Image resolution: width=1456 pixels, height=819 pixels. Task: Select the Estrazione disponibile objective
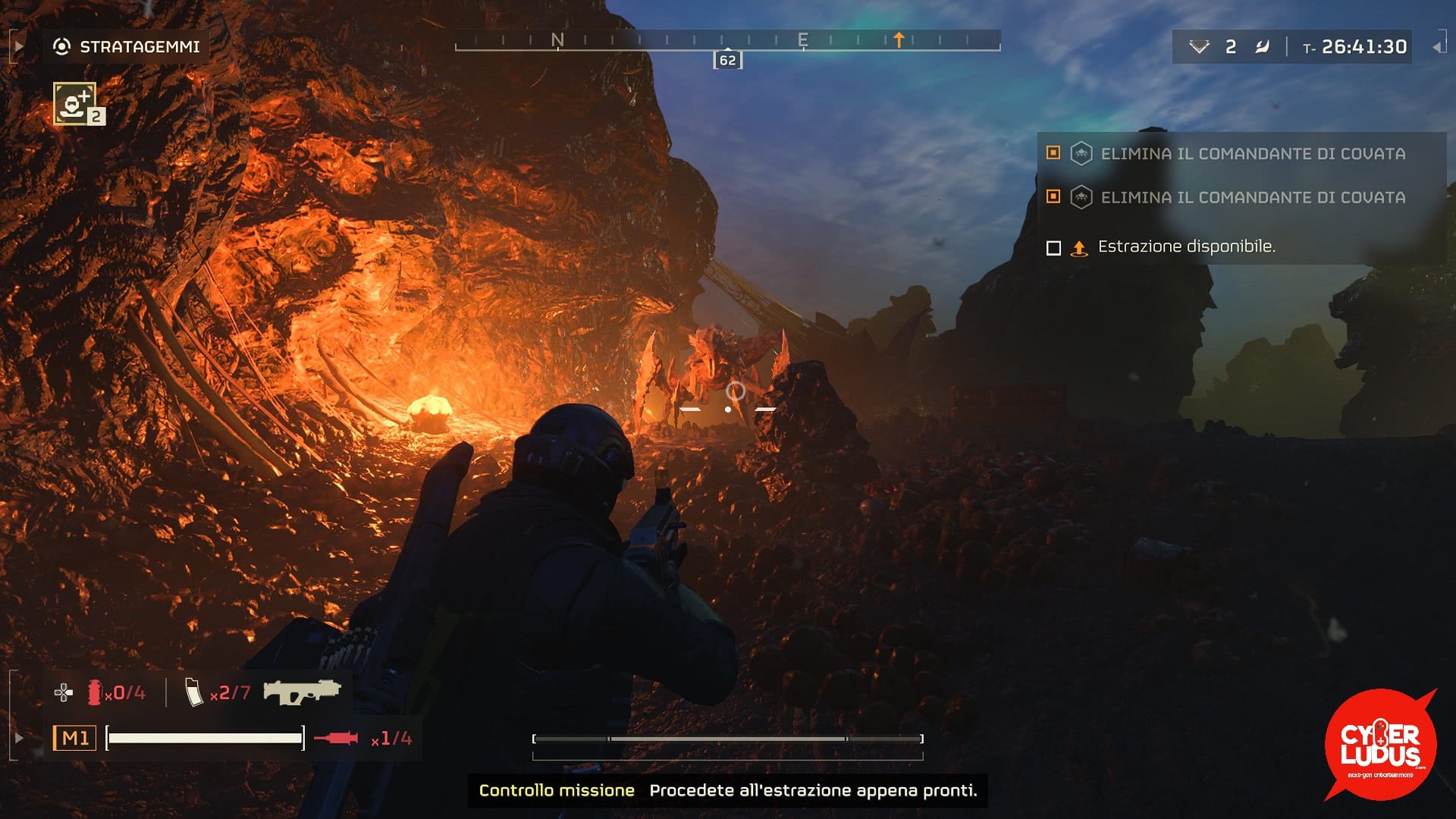coord(1186,246)
